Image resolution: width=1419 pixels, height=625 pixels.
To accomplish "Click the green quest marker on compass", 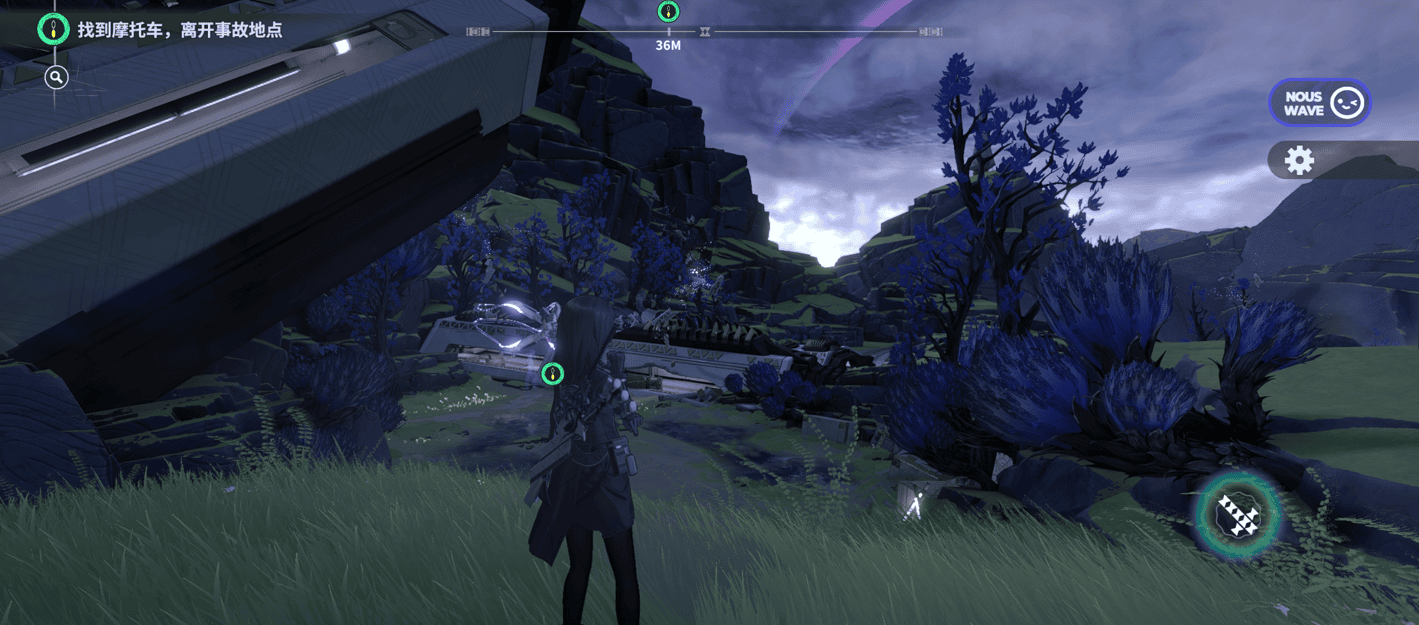I will 669,12.
